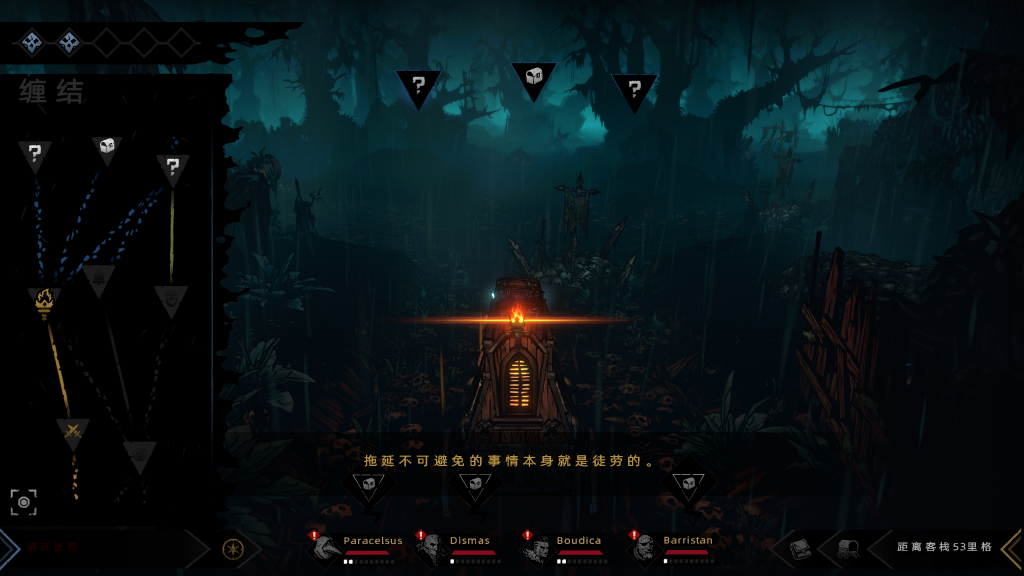Recenter the map with the focus-frame button
Screen dimensions: 1024x576
[x=24, y=502]
